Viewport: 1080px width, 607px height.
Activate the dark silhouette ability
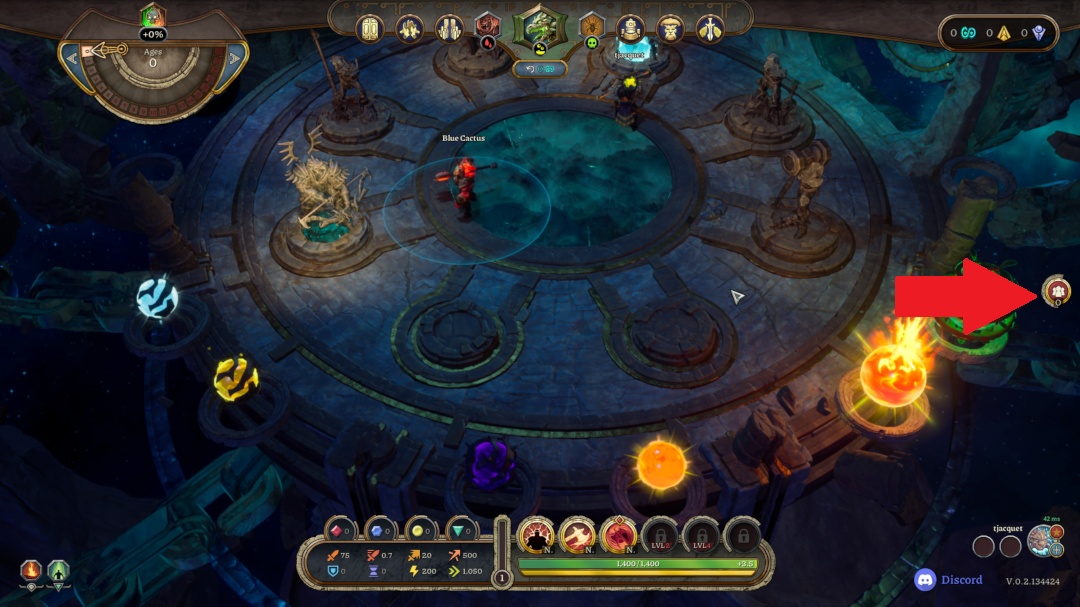(537, 537)
